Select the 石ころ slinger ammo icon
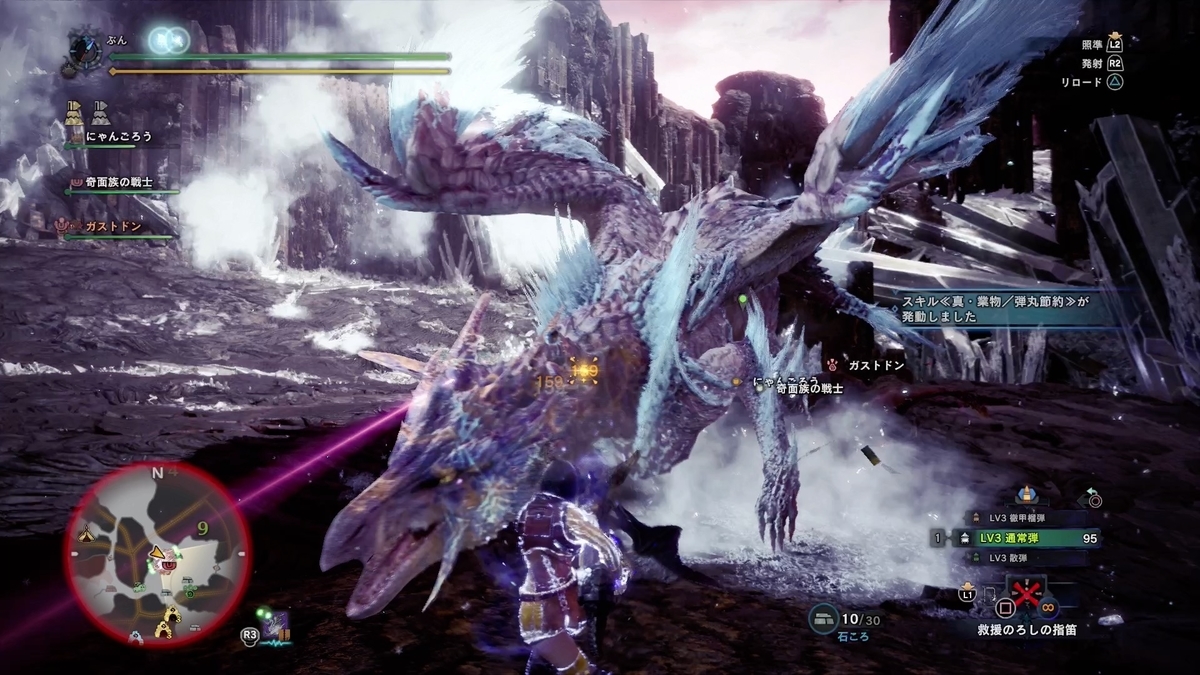1200x675 pixels. 825,620
